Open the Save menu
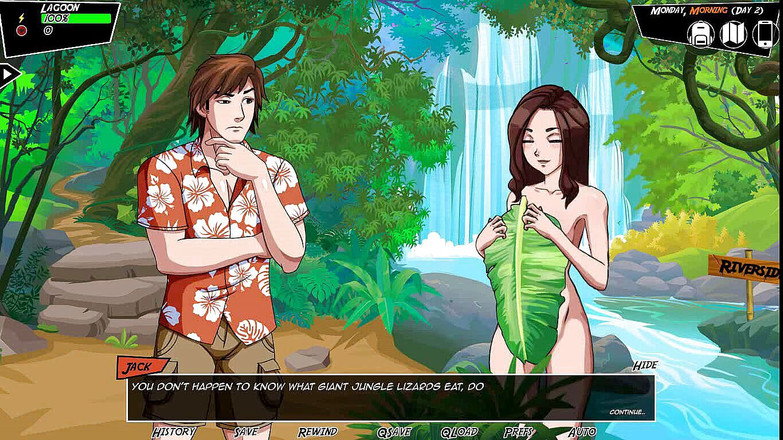 246,432
